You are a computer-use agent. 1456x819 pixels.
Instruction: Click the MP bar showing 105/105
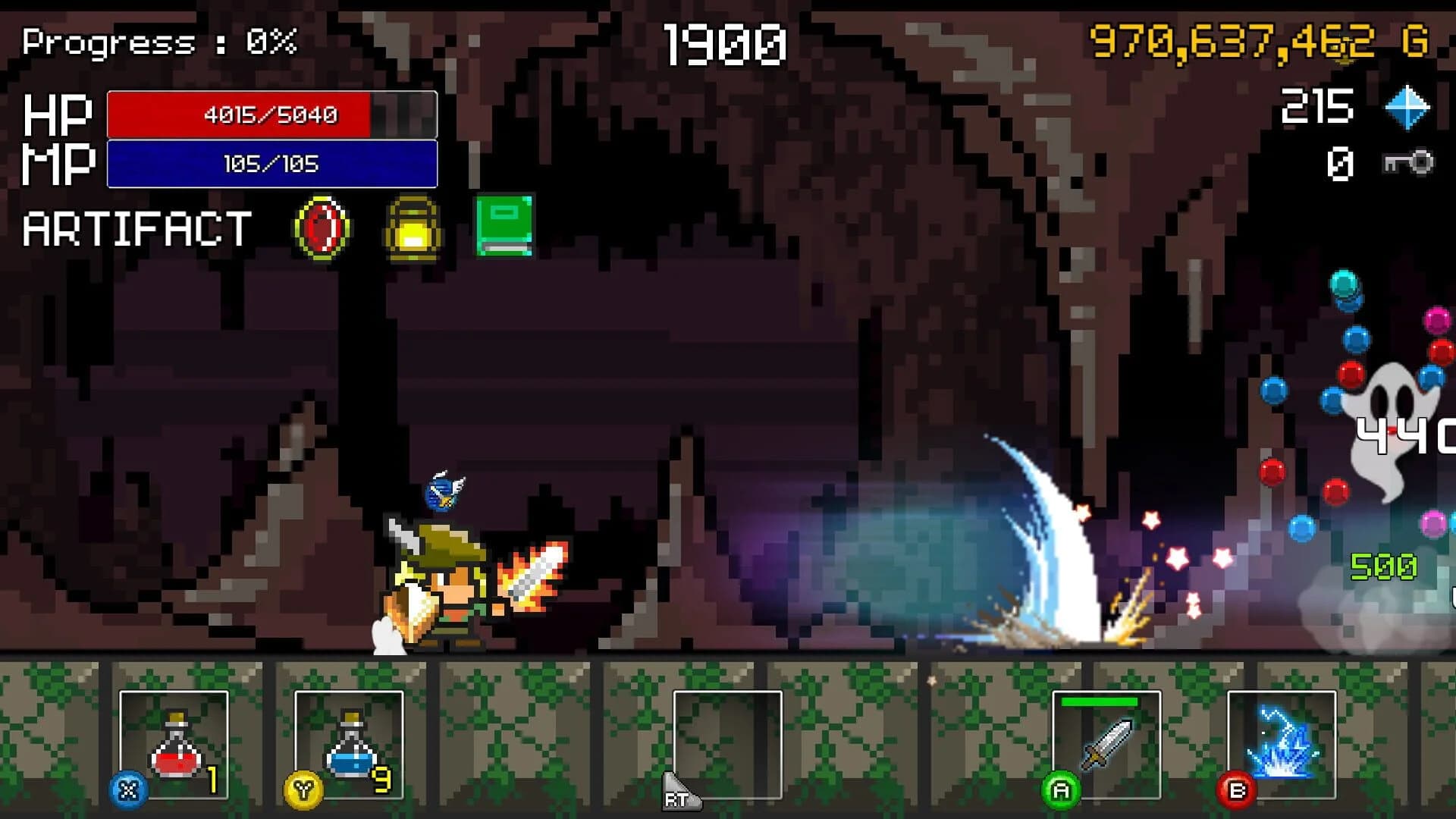pos(271,164)
